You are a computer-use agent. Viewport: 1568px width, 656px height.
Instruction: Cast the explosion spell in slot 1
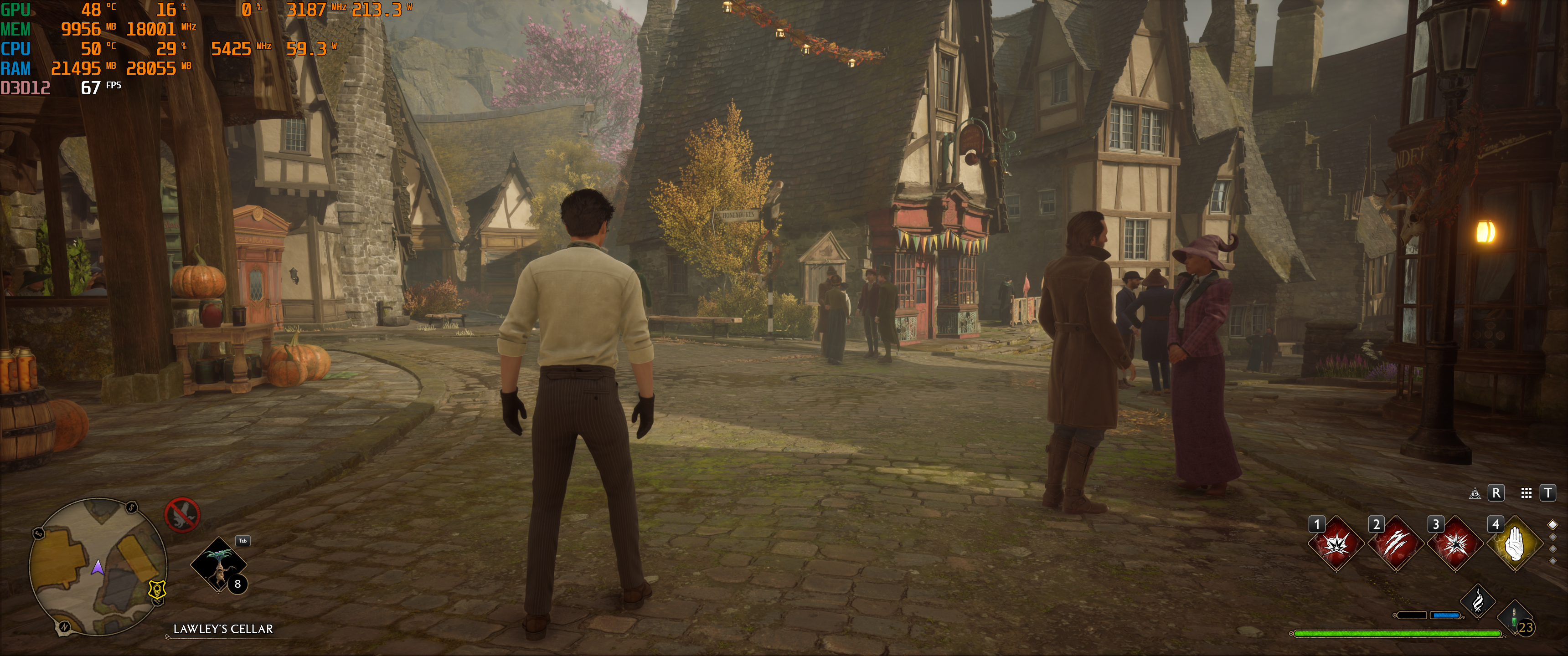(x=1336, y=544)
